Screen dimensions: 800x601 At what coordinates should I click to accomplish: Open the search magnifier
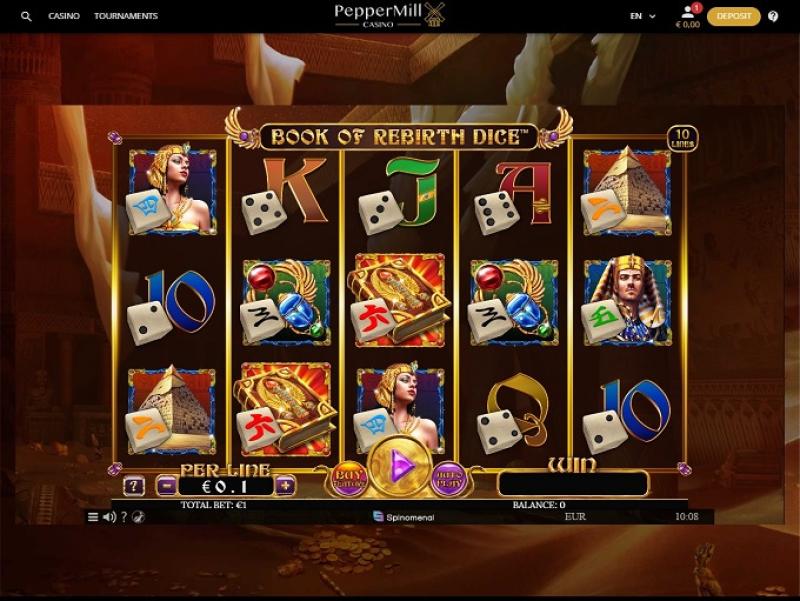pyautogui.click(x=26, y=16)
